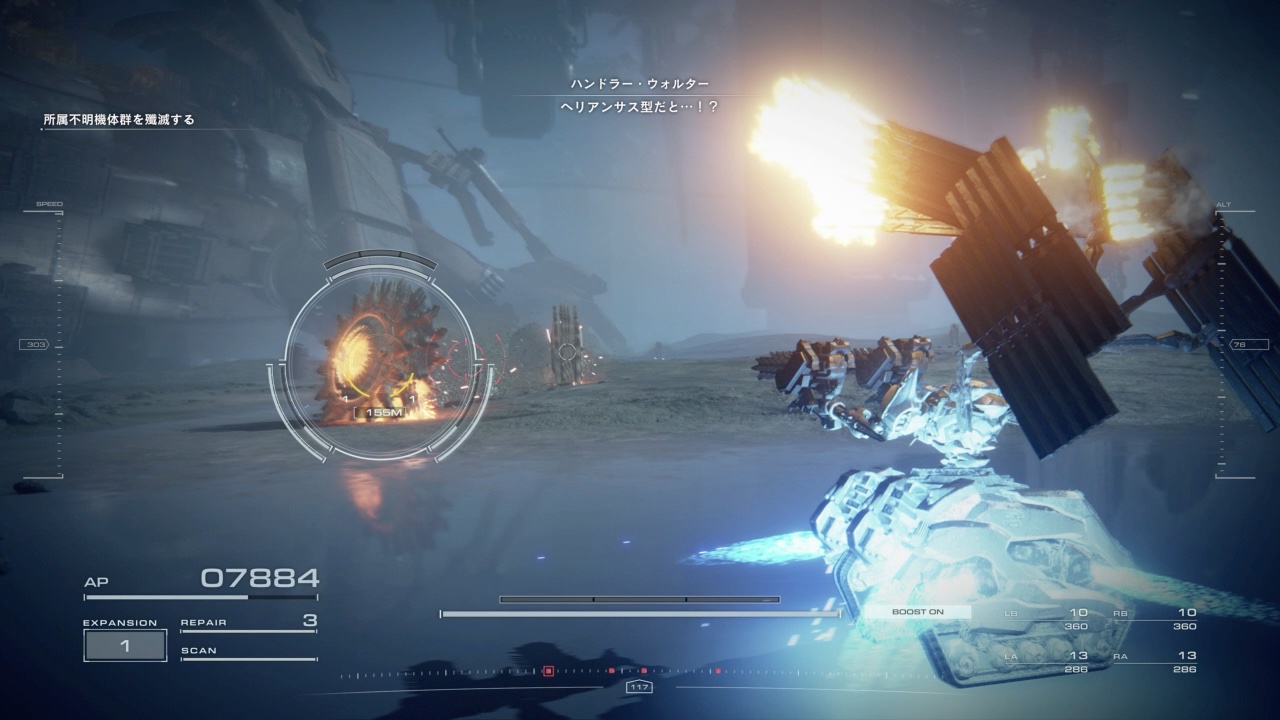The width and height of the screenshot is (1280, 720).
Task: Choose the RA right arm weapon slot
Action: pos(1154,661)
